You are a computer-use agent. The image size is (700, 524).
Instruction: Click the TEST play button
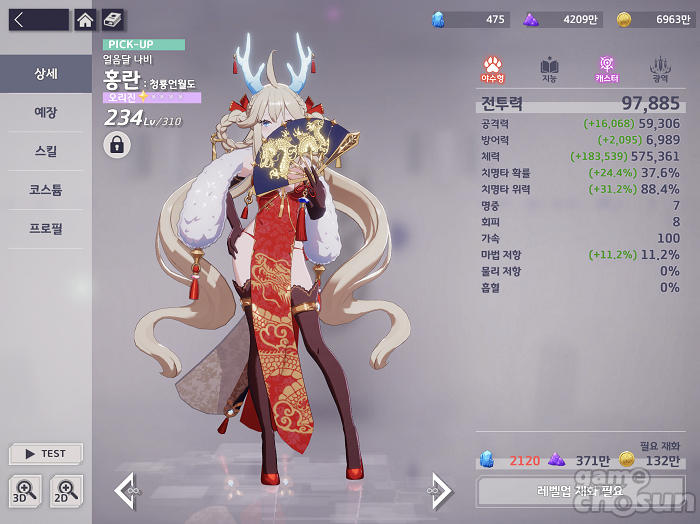coord(46,454)
